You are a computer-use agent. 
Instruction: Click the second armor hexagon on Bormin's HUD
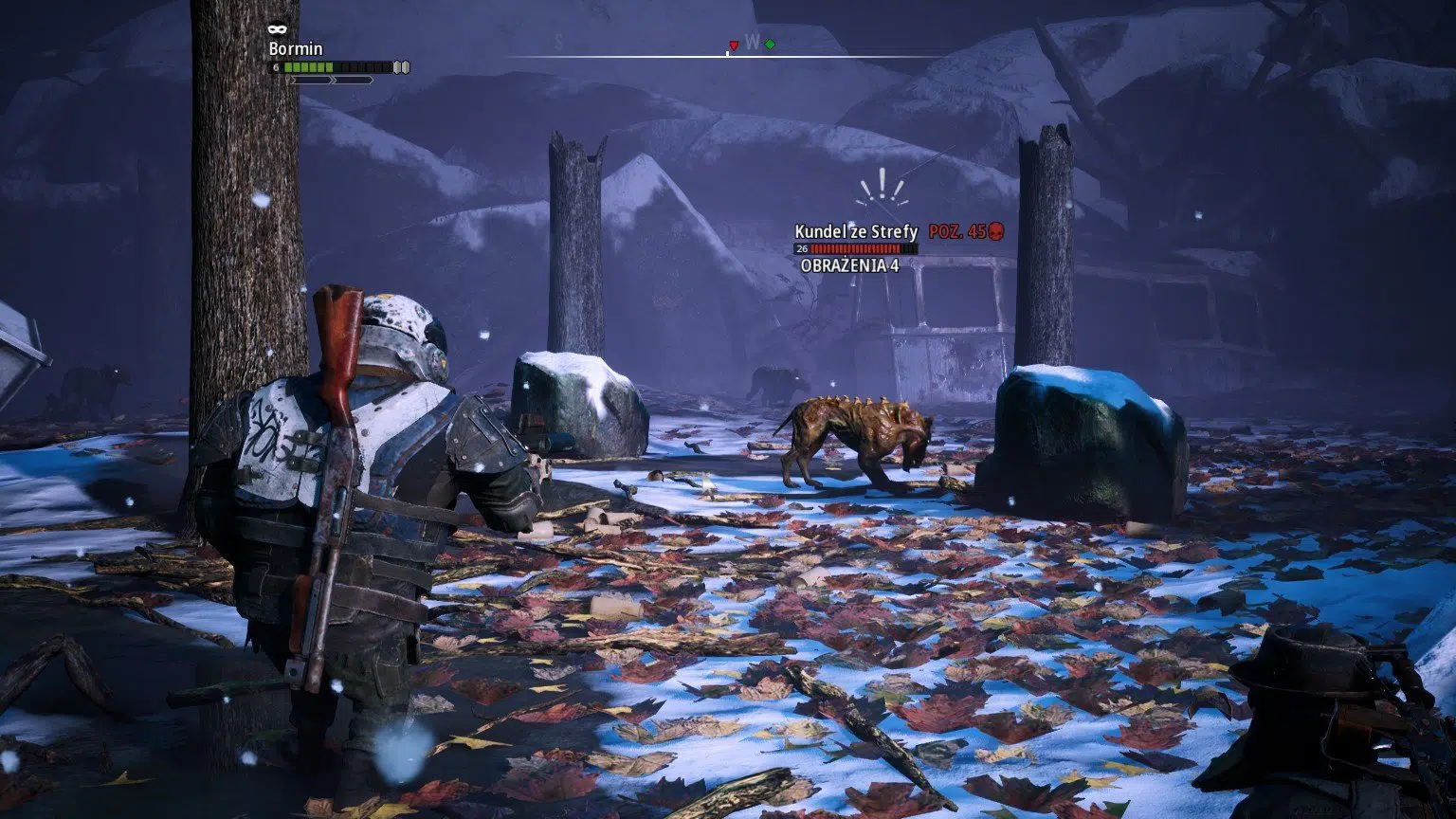point(405,66)
